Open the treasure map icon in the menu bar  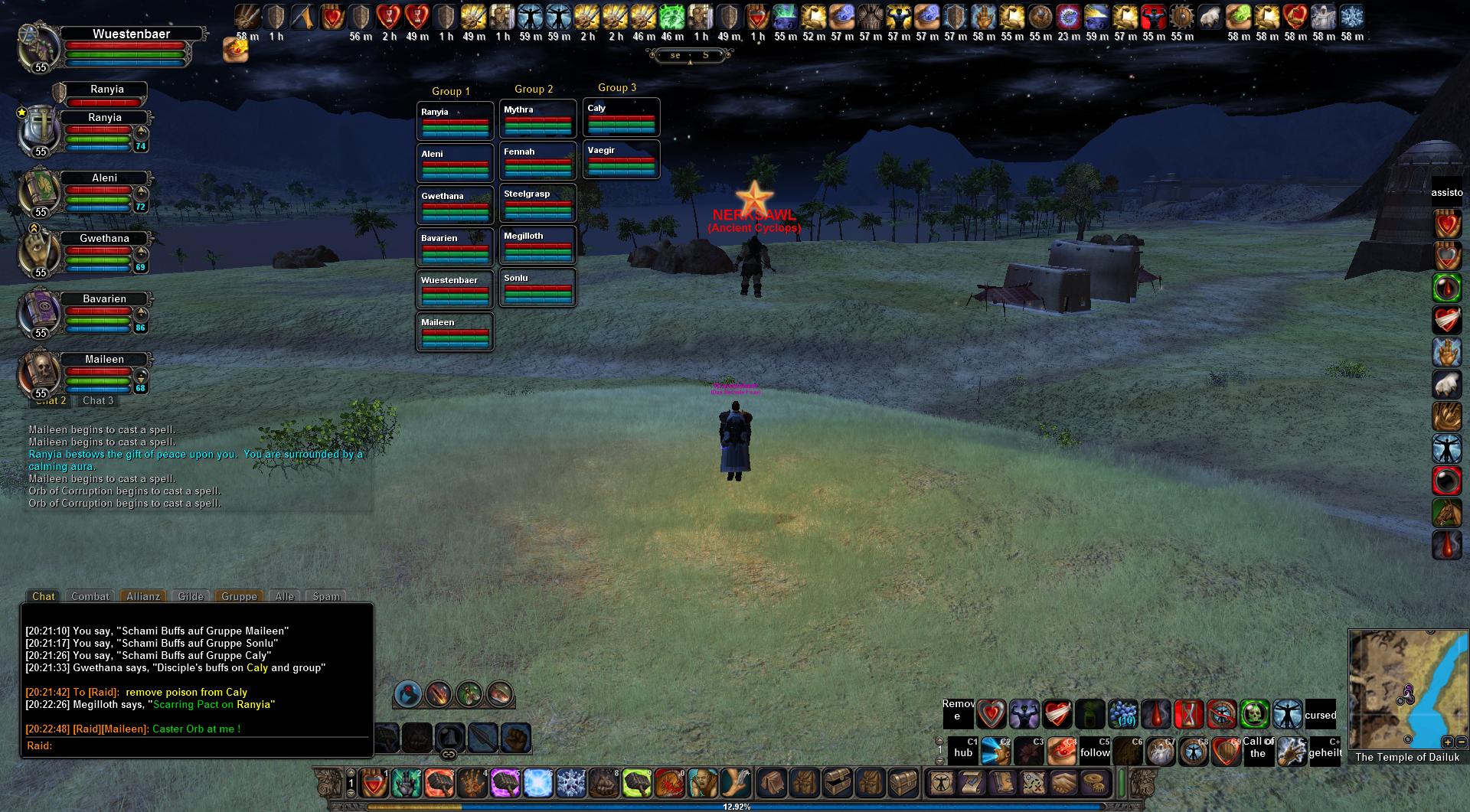[x=1033, y=782]
